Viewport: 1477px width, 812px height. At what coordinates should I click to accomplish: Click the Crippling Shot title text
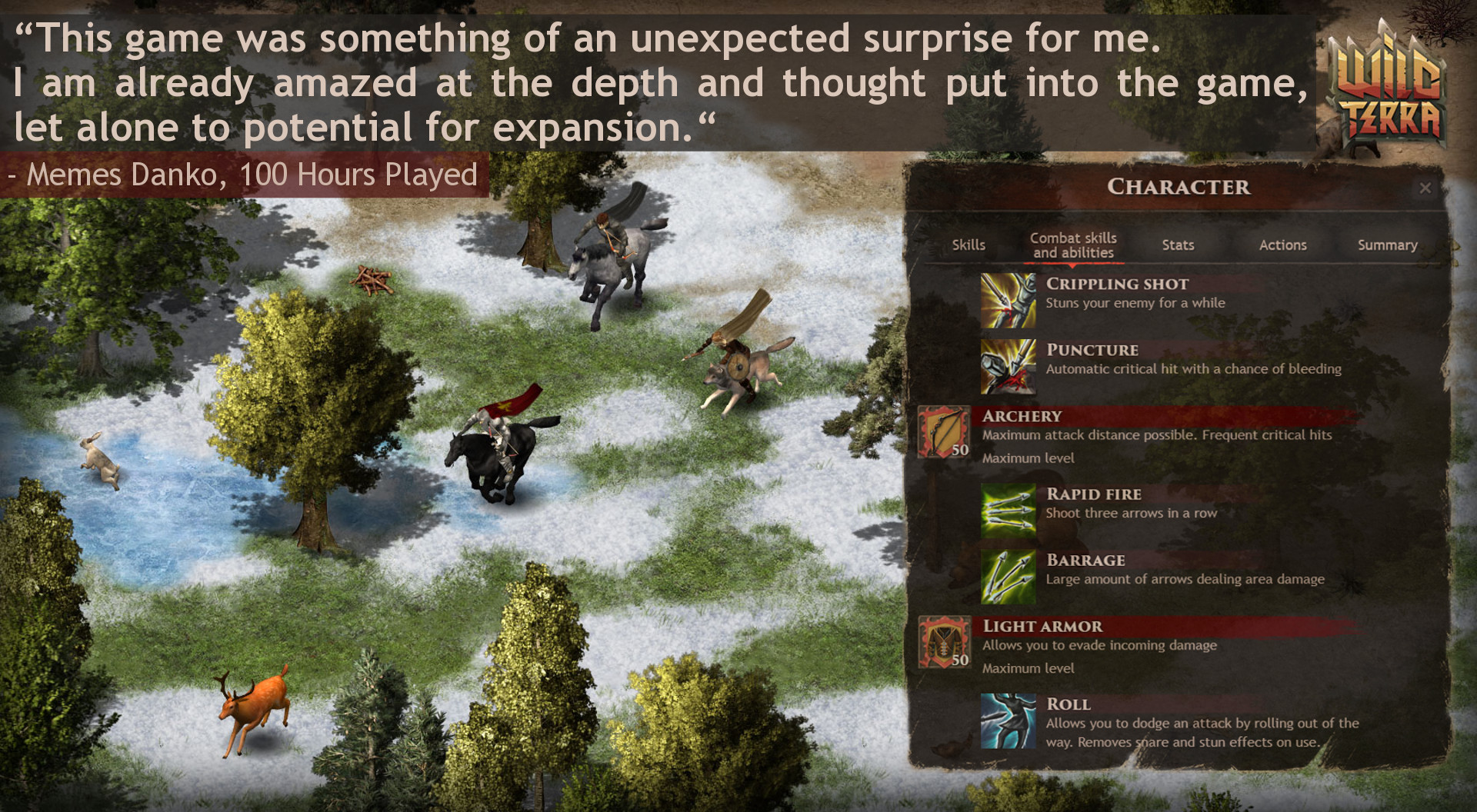[1116, 284]
